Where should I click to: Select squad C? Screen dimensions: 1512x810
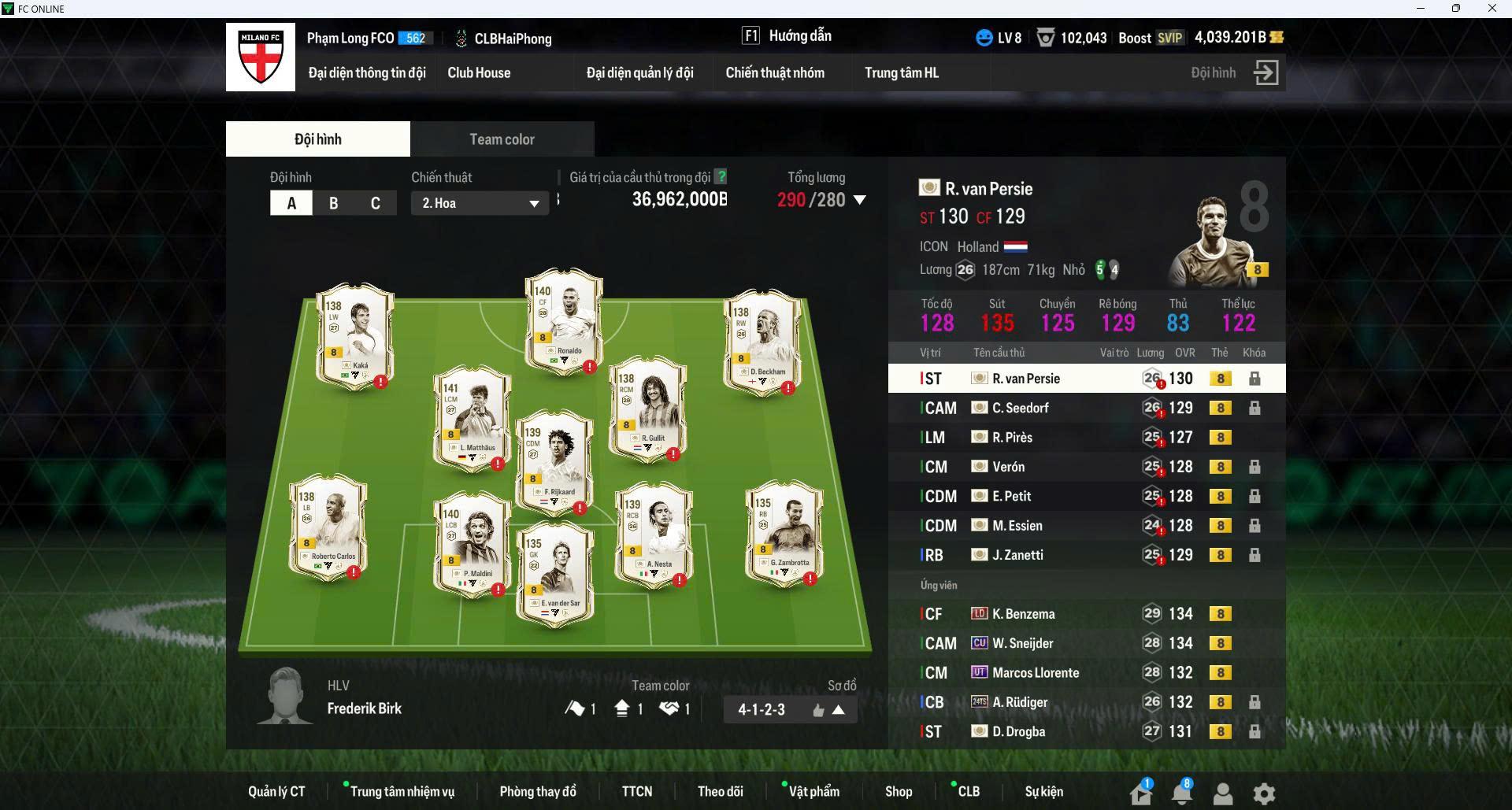[x=375, y=203]
